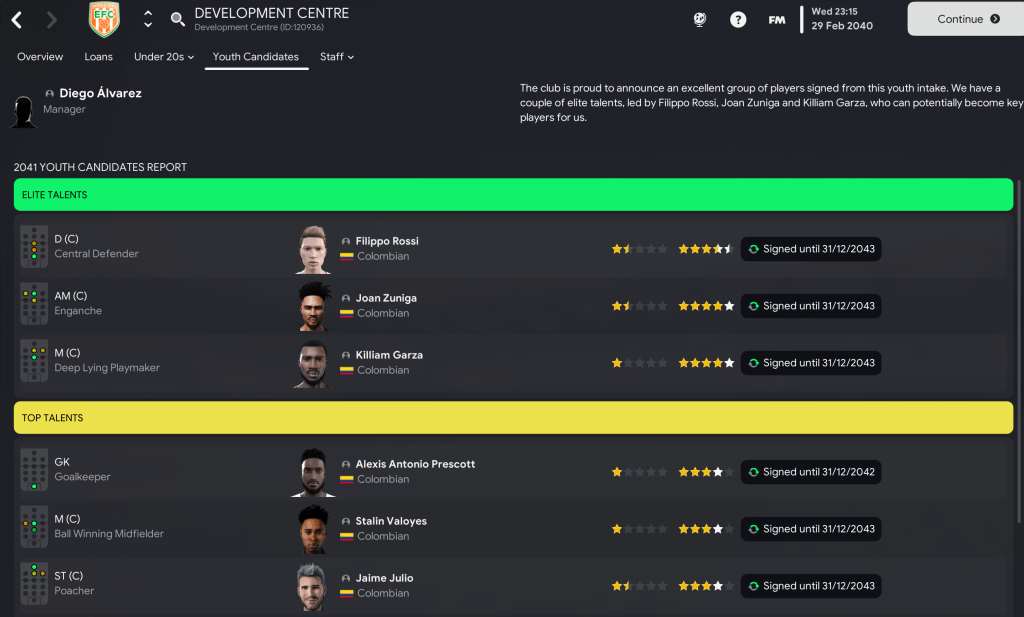
Task: Open Stalin Valoyes's player page
Action: coord(391,521)
